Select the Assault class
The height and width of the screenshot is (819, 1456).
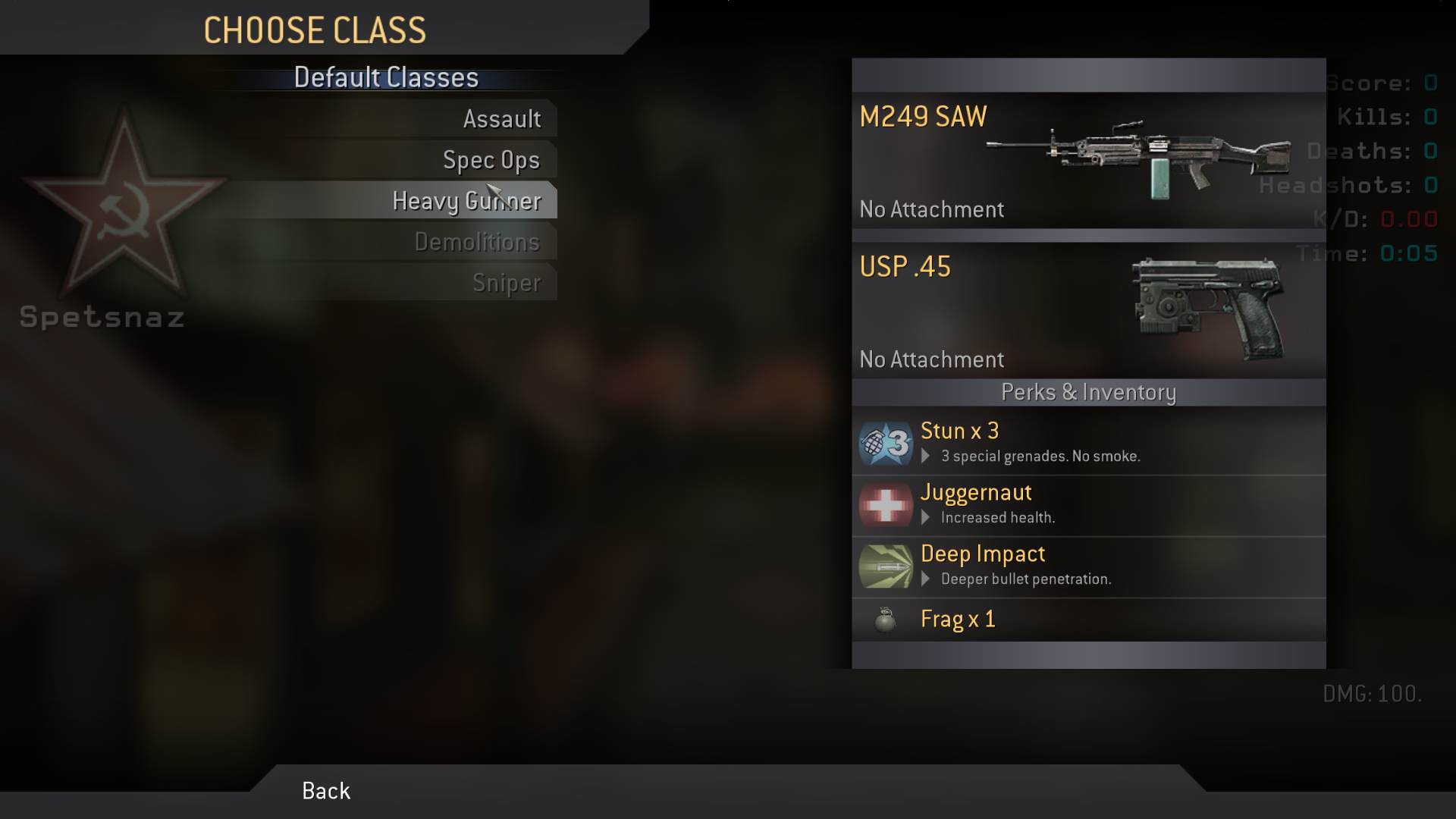[501, 119]
